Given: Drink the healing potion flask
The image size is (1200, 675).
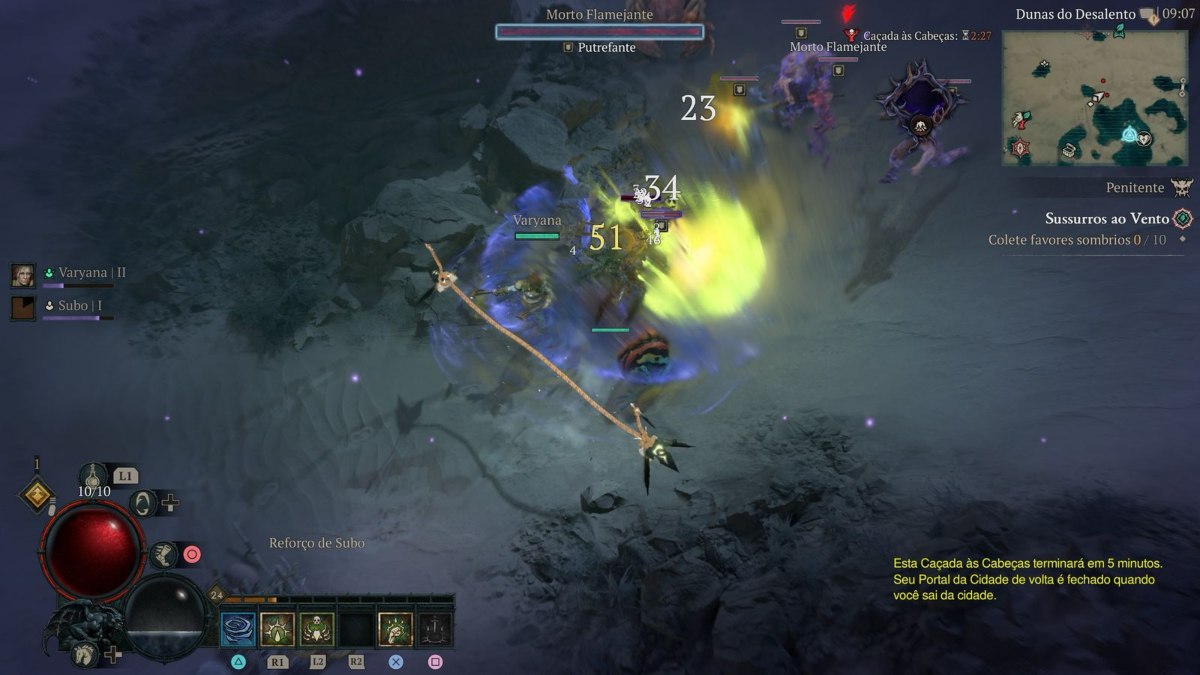Looking at the screenshot, I should click(x=94, y=475).
